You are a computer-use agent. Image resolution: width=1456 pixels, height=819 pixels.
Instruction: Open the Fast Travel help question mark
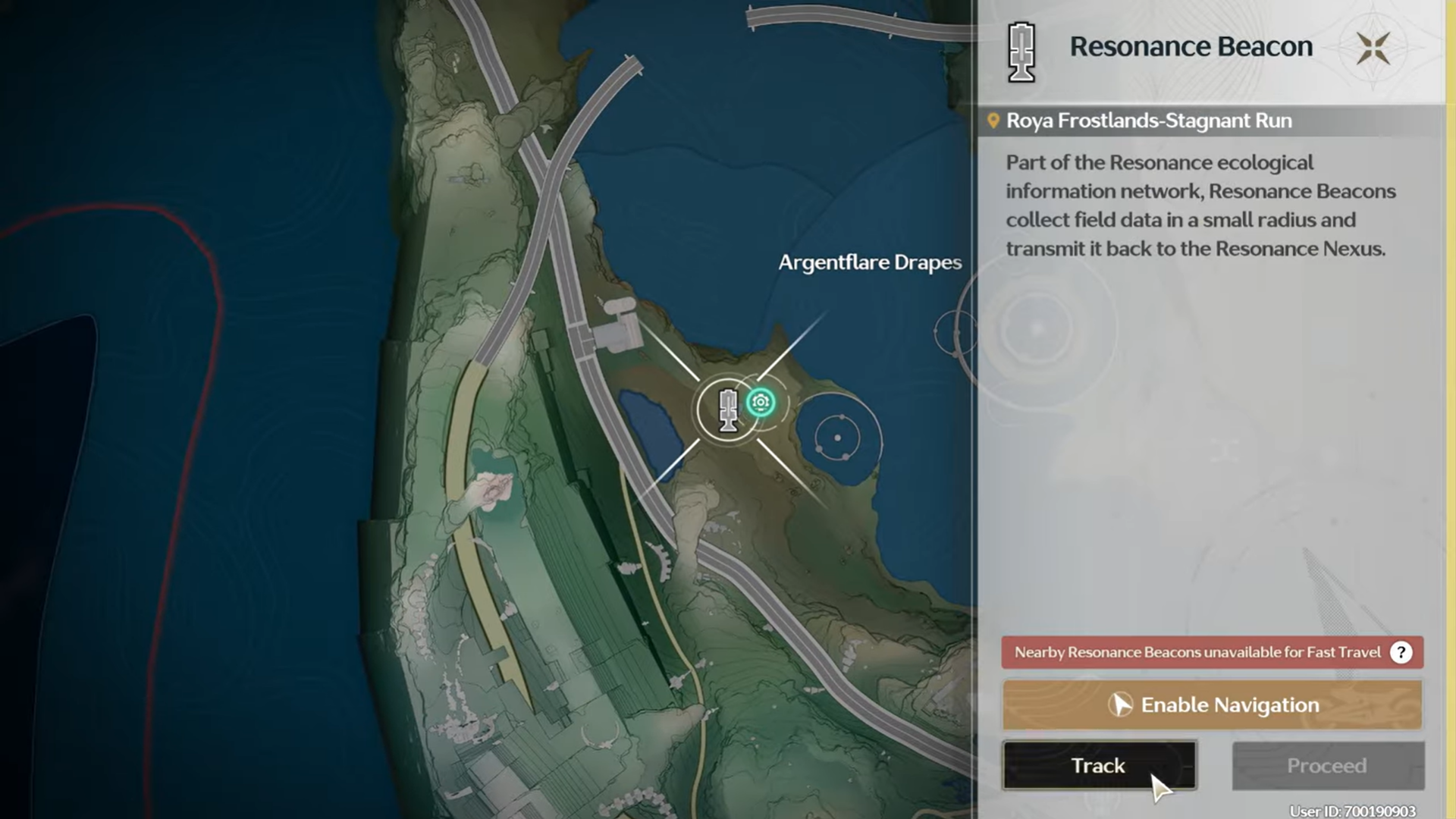pos(1401,652)
